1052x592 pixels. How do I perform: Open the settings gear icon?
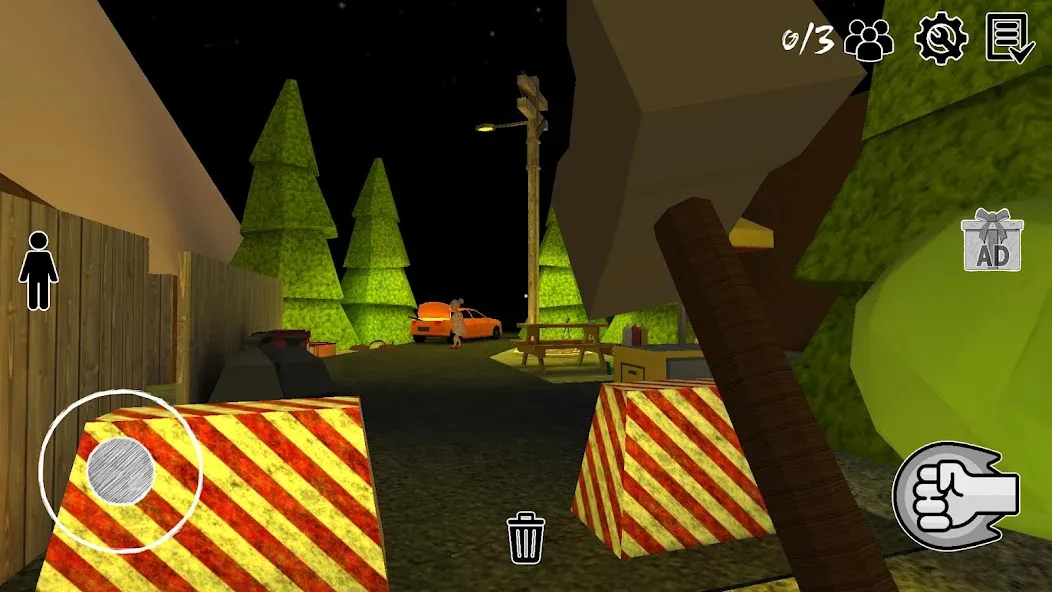tap(941, 39)
